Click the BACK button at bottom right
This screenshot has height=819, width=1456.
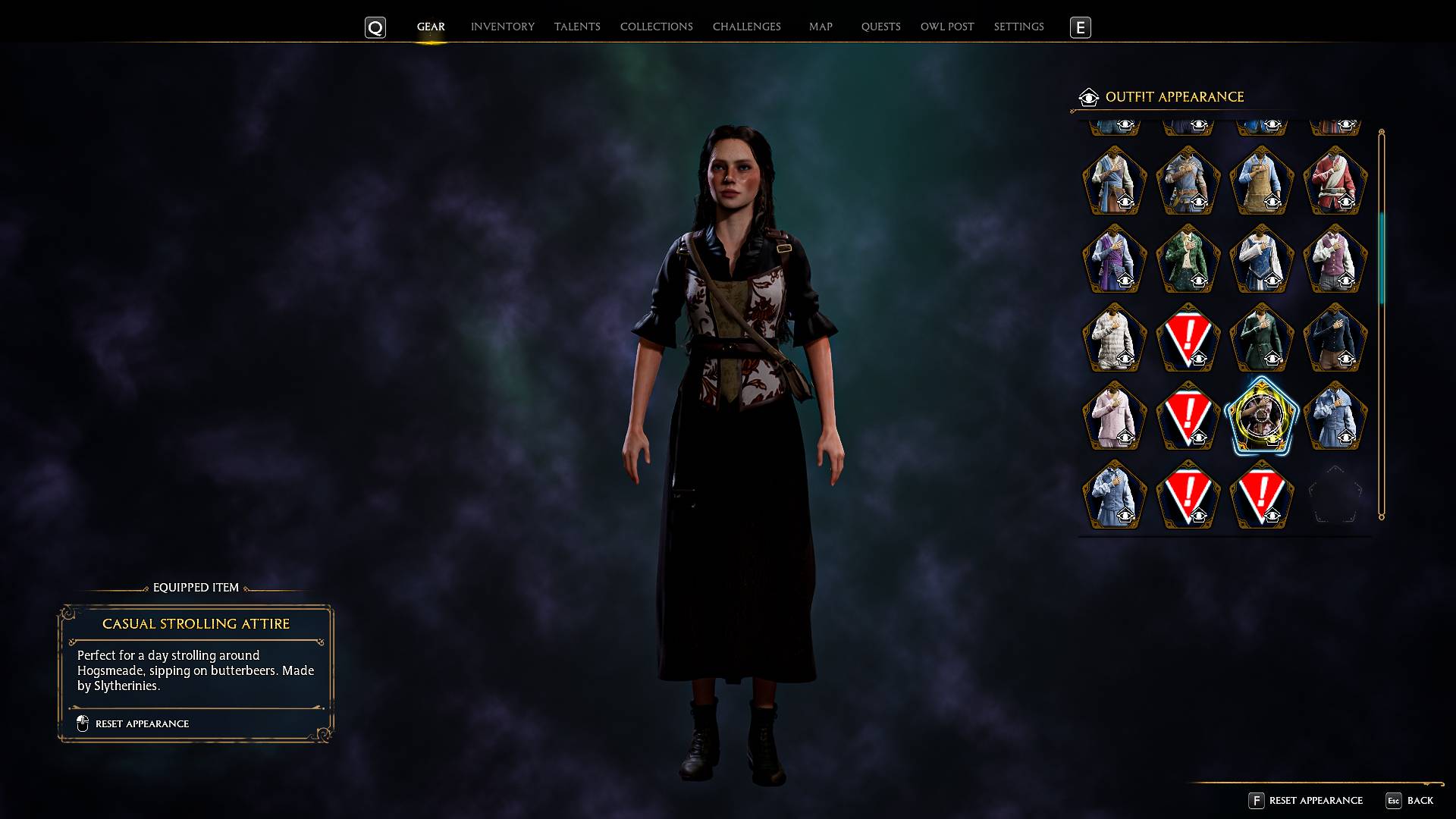point(1422,801)
